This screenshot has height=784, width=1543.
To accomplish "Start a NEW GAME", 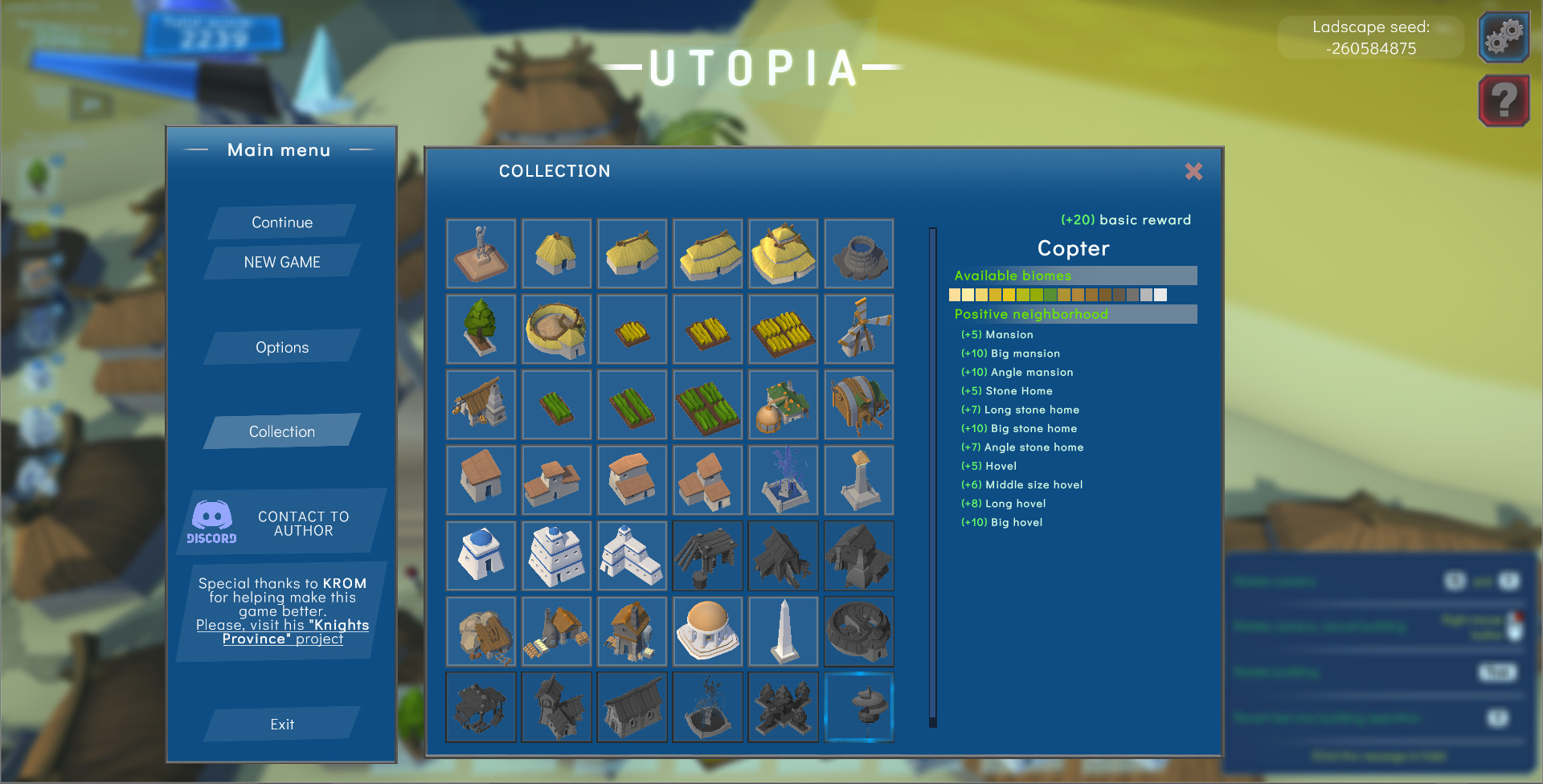I will coord(280,262).
